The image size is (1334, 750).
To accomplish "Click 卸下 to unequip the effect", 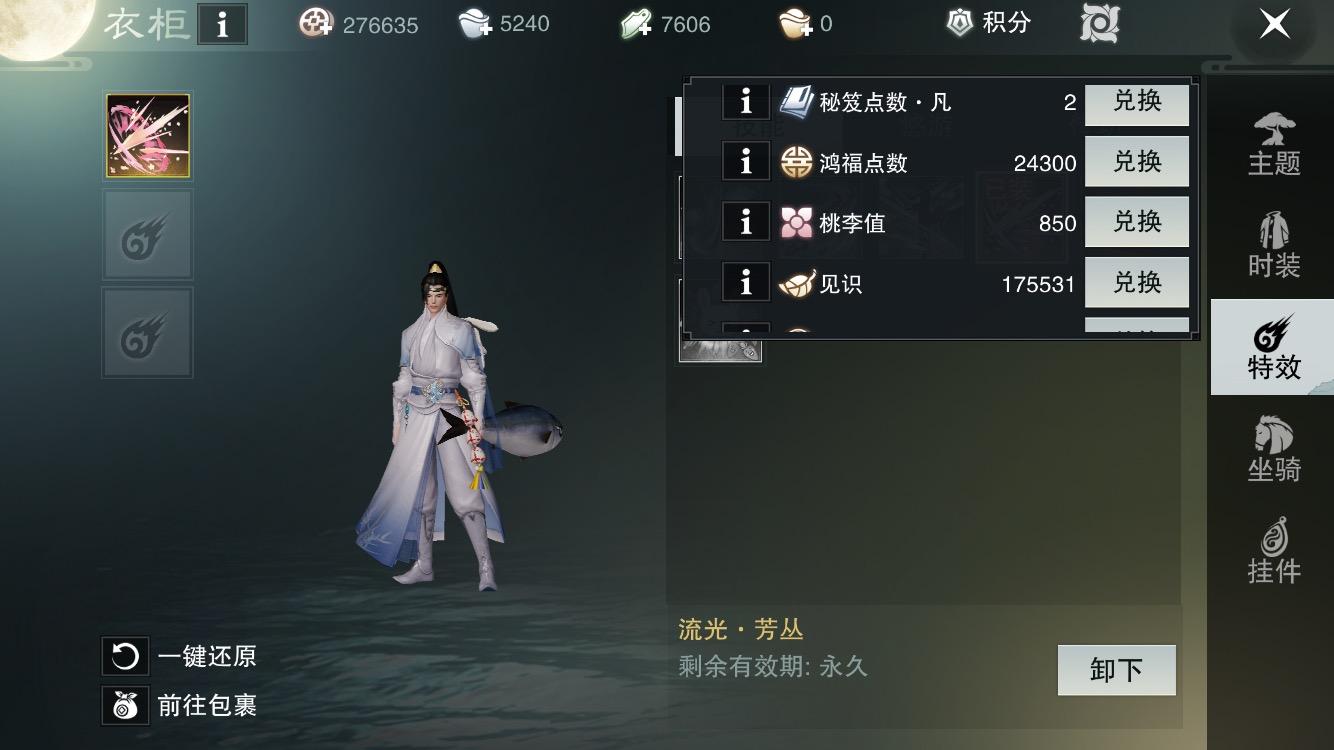I will (x=1116, y=670).
